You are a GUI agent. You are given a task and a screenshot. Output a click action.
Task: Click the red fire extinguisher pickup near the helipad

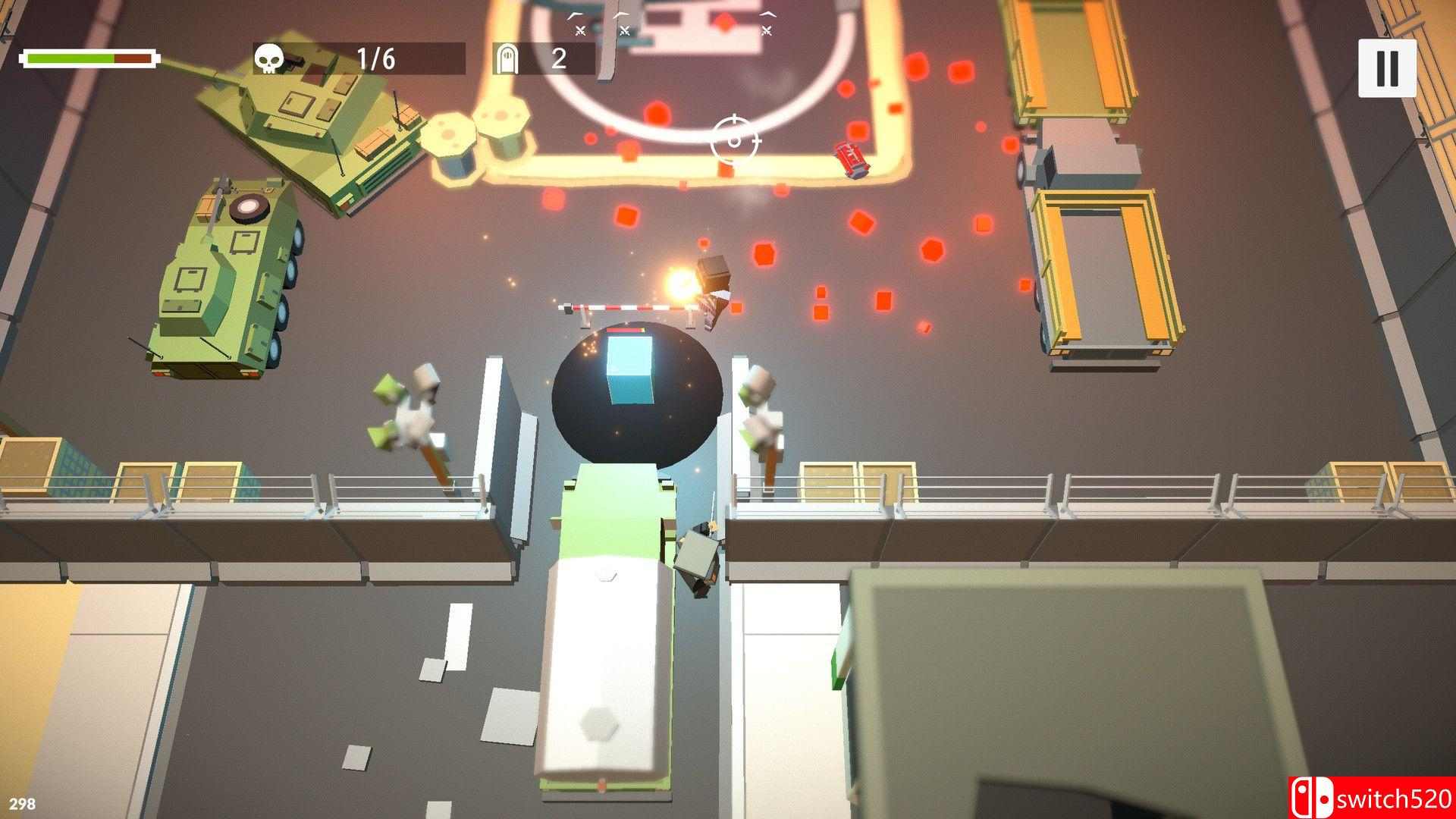click(851, 158)
